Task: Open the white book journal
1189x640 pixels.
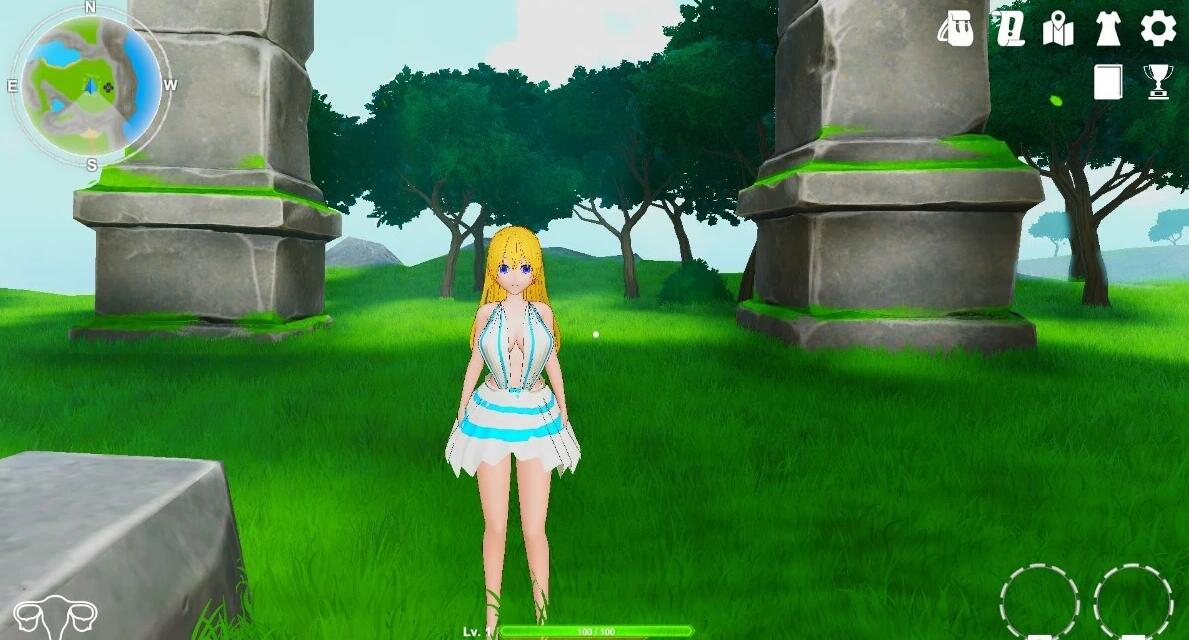Action: click(1108, 82)
